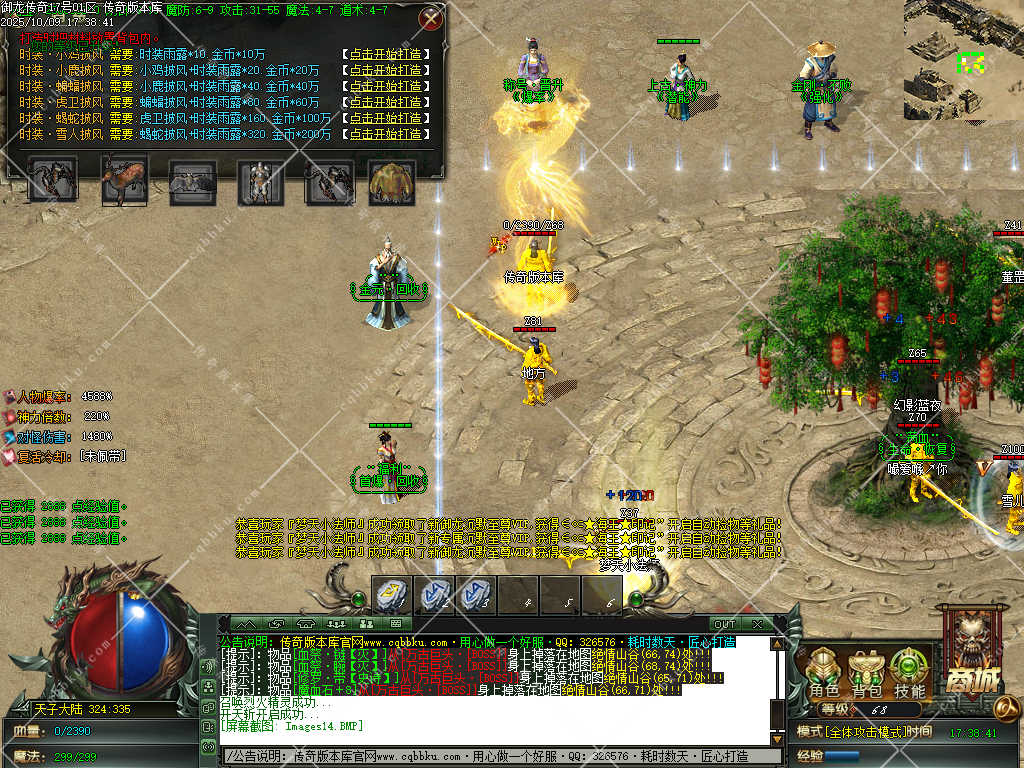The image size is (1024, 768).
Task: Close the cape crafting panel
Action: 431,18
